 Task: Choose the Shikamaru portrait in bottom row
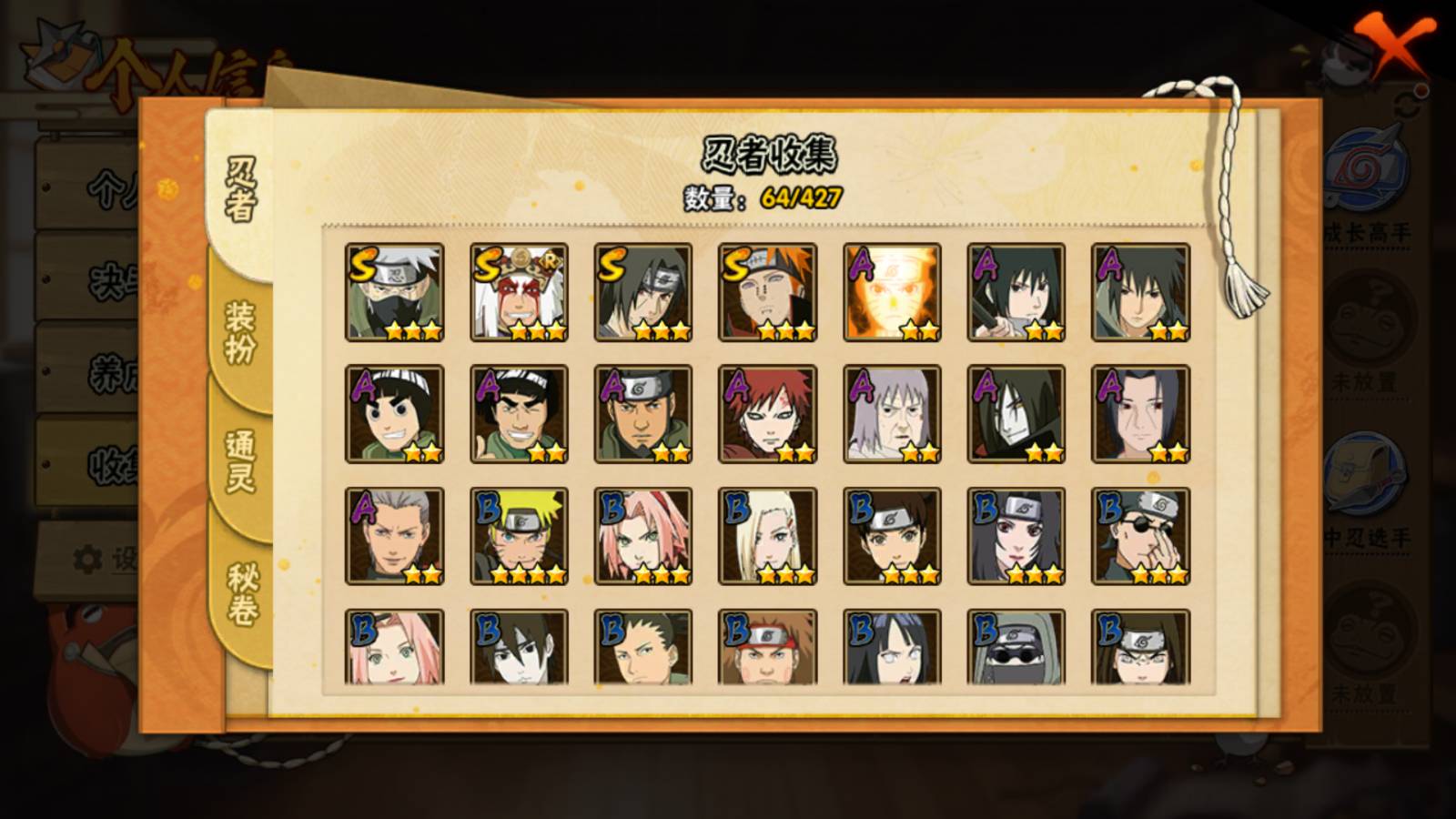643,648
